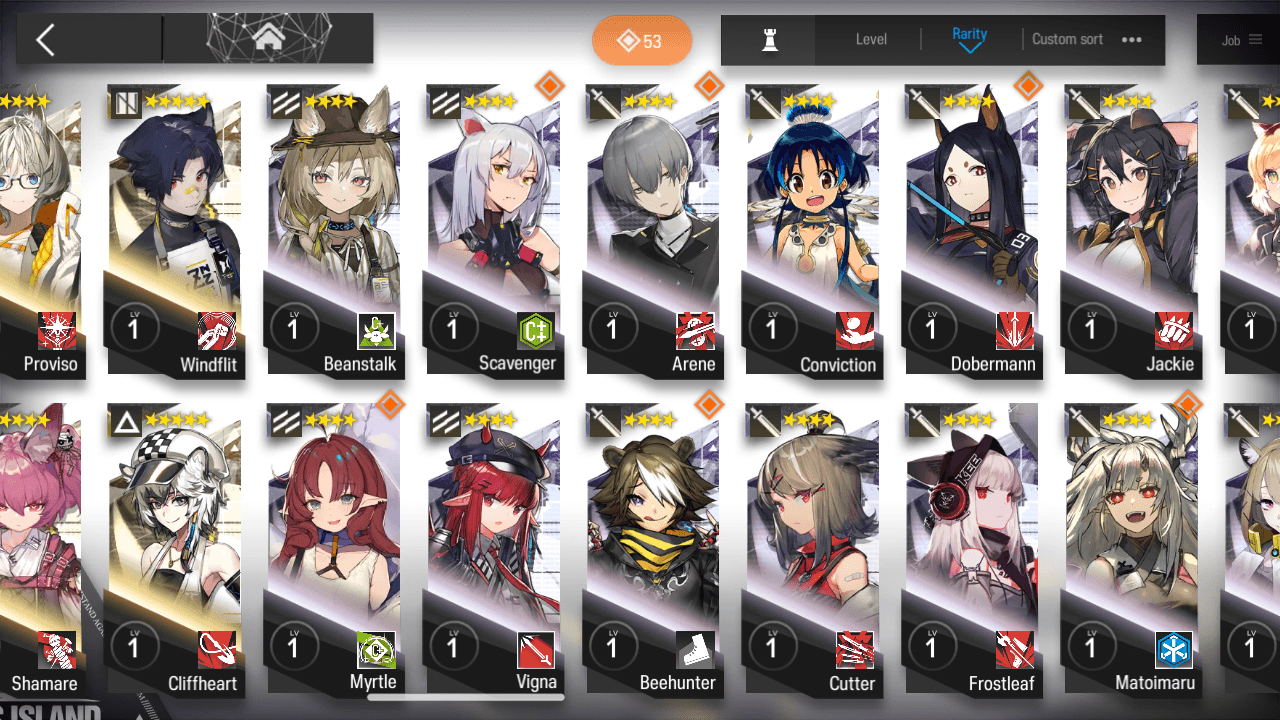Viewport: 1280px width, 720px height.
Task: Select operator card Windflit
Action: pyautogui.click(x=175, y=230)
